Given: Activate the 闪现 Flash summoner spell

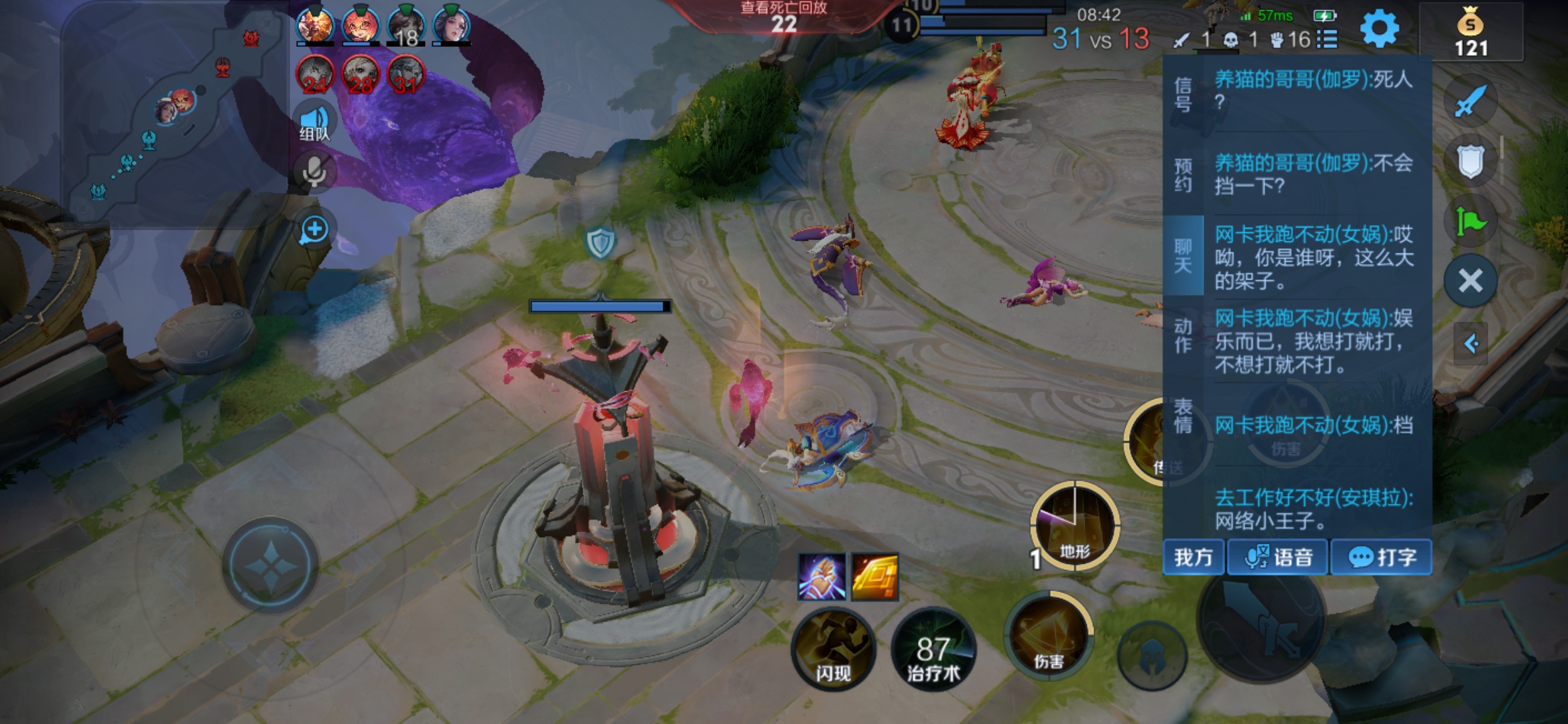Looking at the screenshot, I should click(x=833, y=648).
